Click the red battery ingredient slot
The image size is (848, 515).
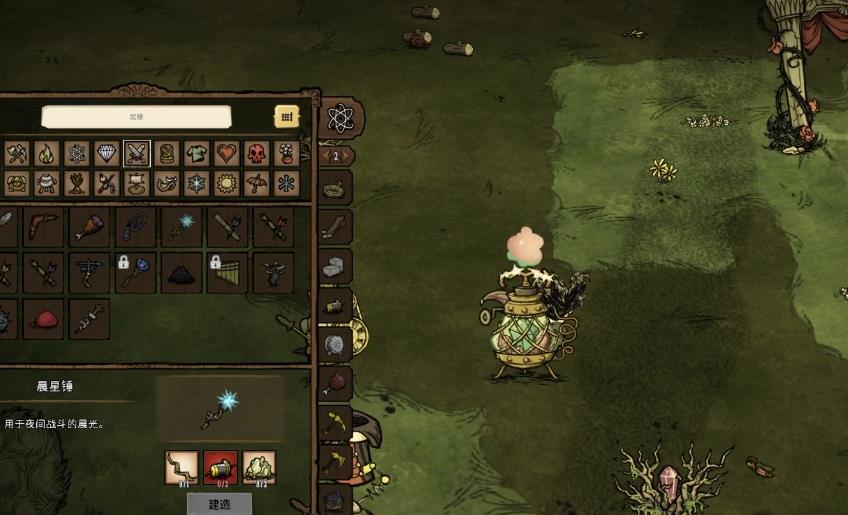[x=220, y=466]
